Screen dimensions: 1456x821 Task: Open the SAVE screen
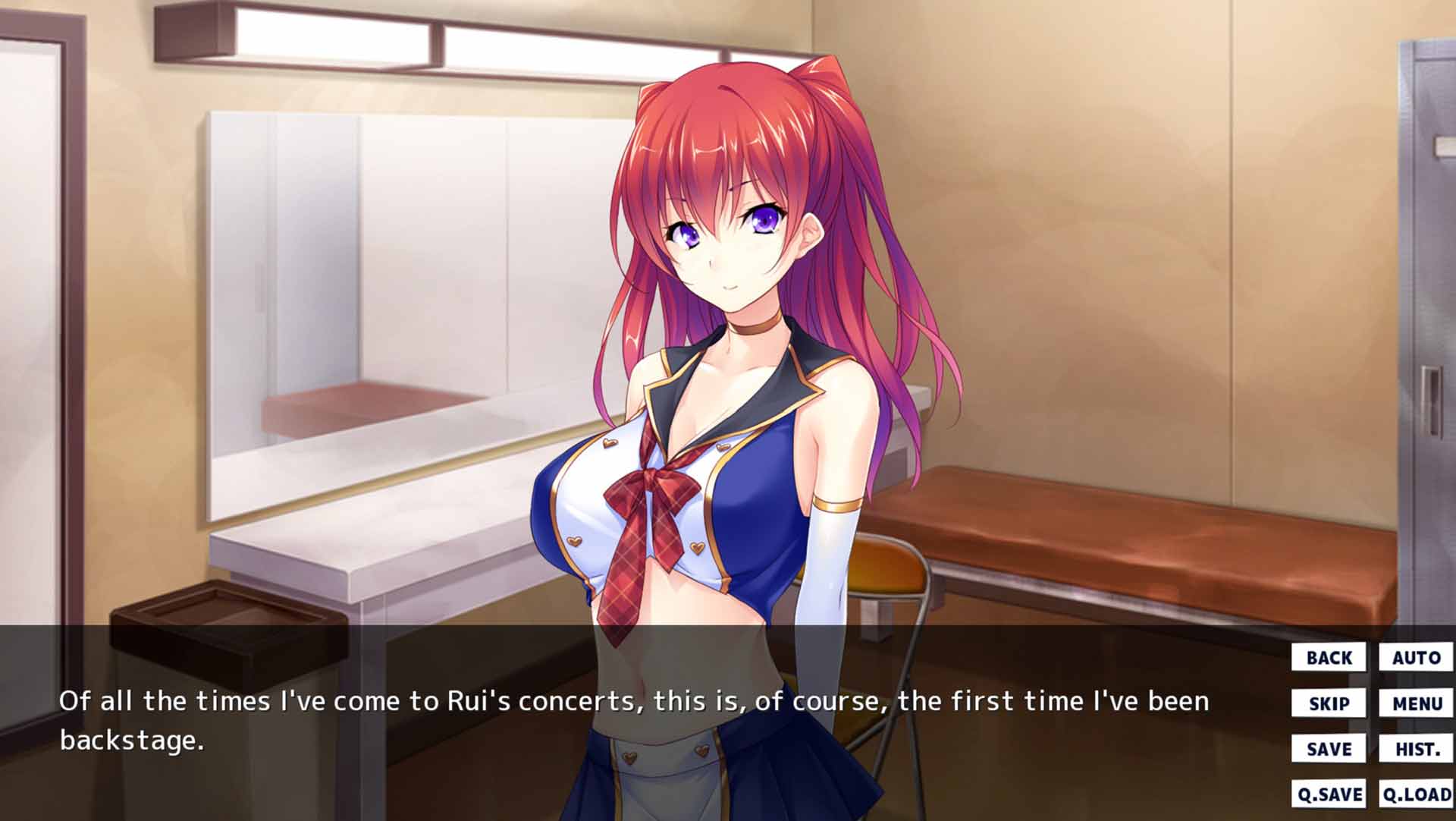click(x=1329, y=749)
